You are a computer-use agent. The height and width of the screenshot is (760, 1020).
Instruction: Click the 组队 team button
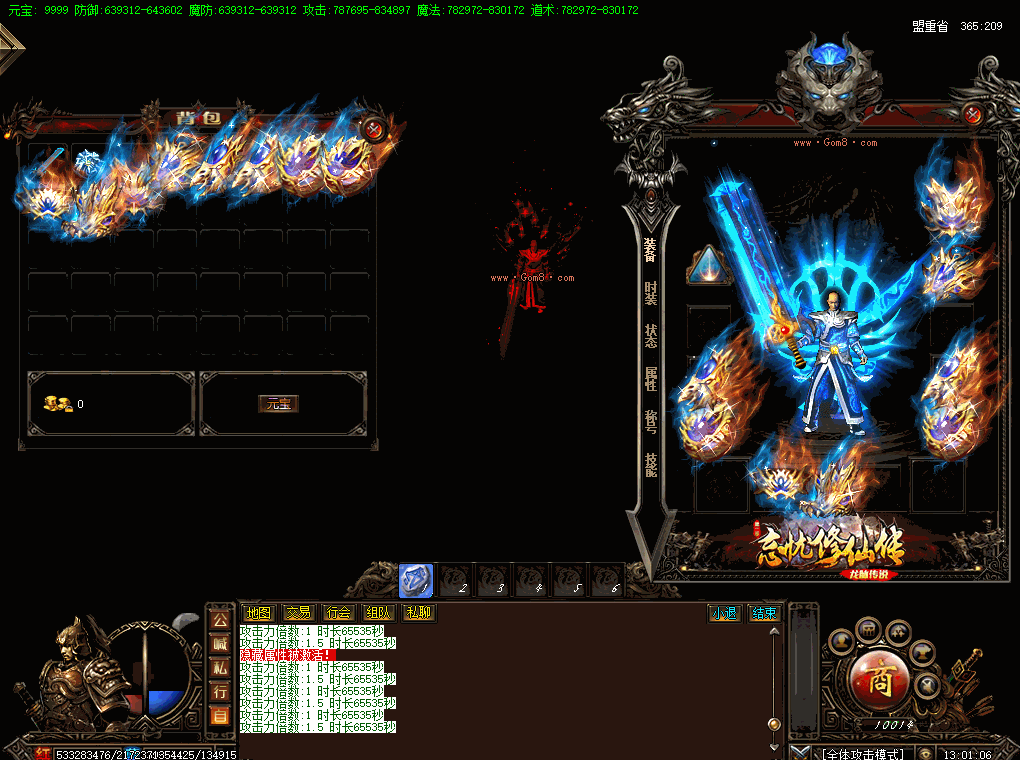point(378,613)
